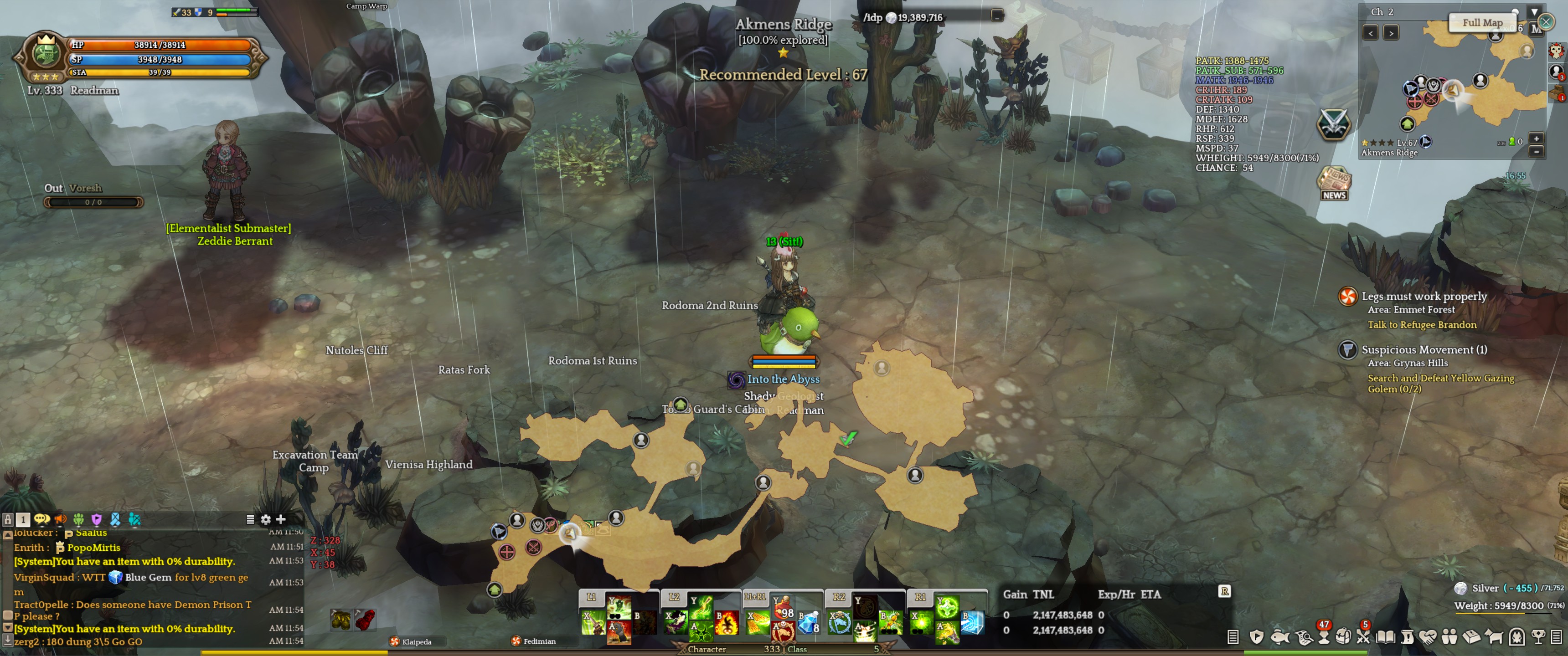Open the chat settings gear icon
1568x656 pixels.
pyautogui.click(x=265, y=519)
